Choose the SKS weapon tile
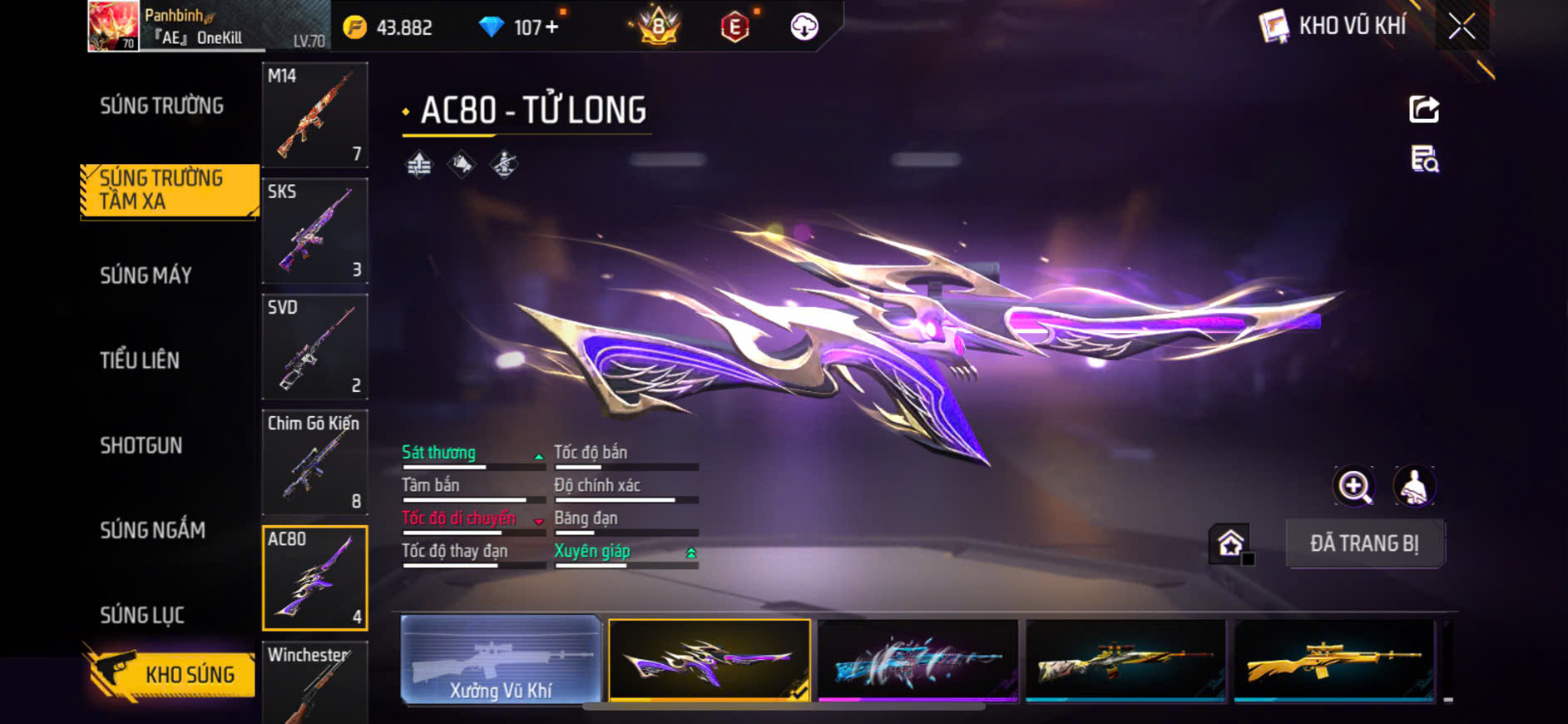 314,231
